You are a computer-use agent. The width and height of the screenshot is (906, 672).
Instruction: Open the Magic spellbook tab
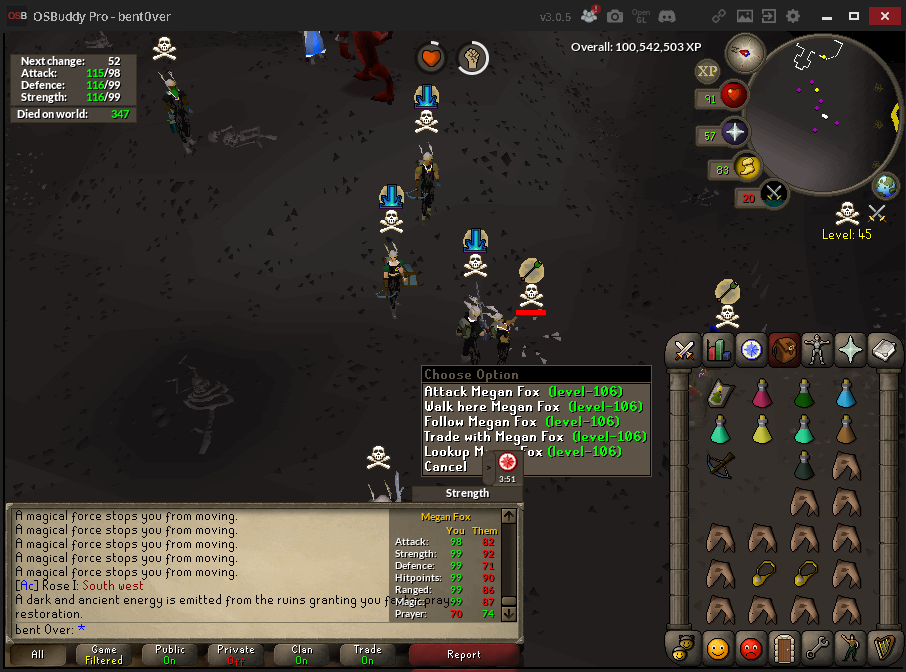pos(884,349)
